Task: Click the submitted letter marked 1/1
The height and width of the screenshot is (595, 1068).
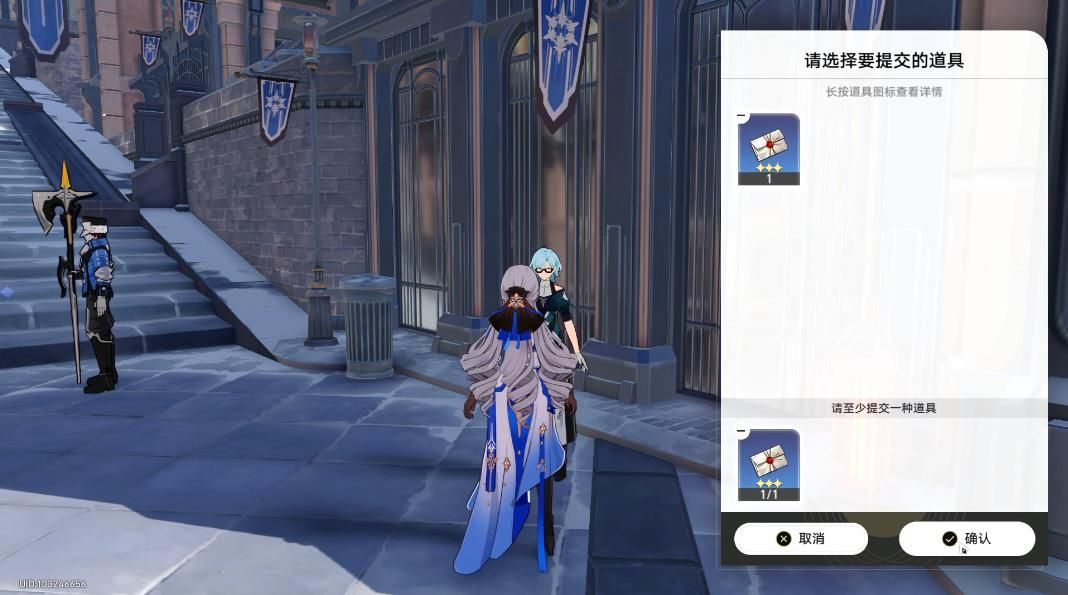Action: 768,465
